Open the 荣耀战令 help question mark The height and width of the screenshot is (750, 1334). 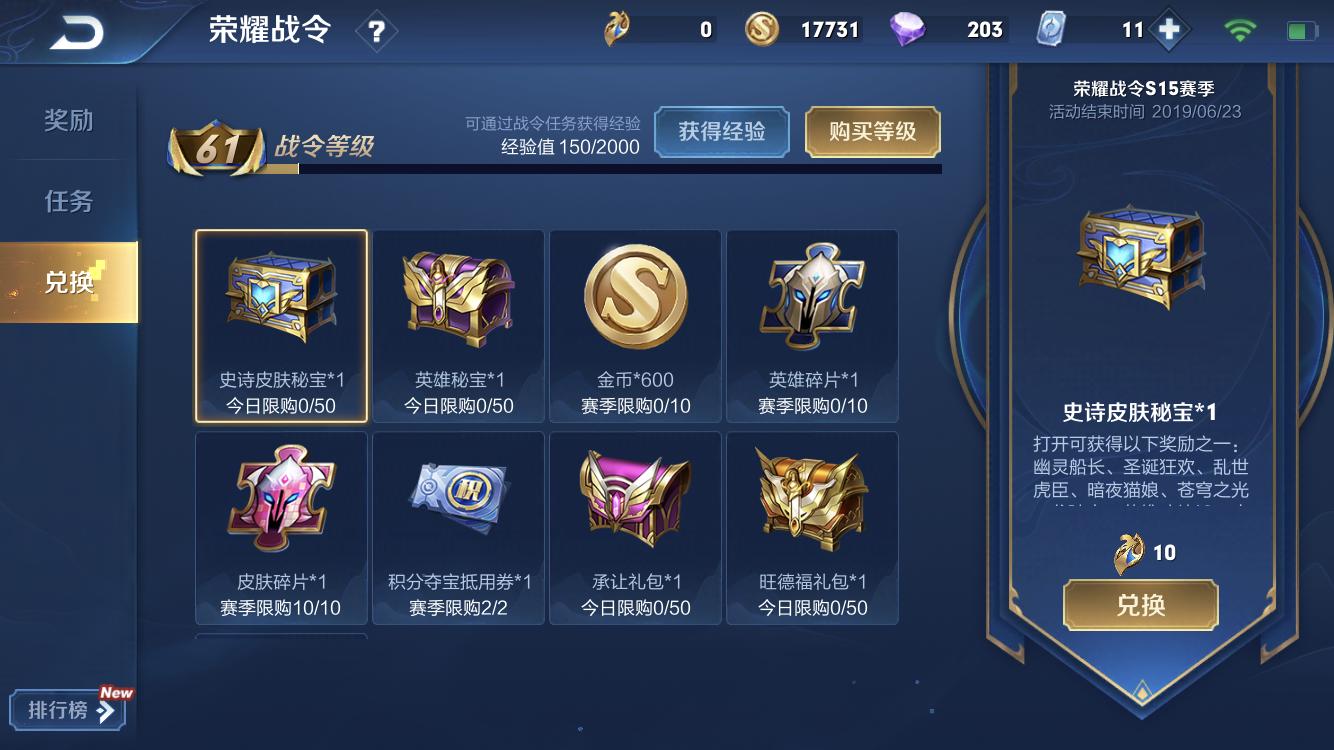click(x=376, y=32)
